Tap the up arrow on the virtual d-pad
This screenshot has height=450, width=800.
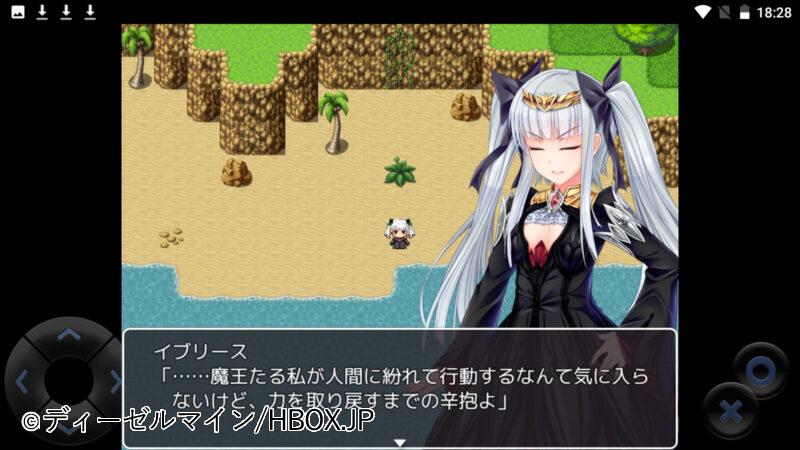tap(68, 335)
